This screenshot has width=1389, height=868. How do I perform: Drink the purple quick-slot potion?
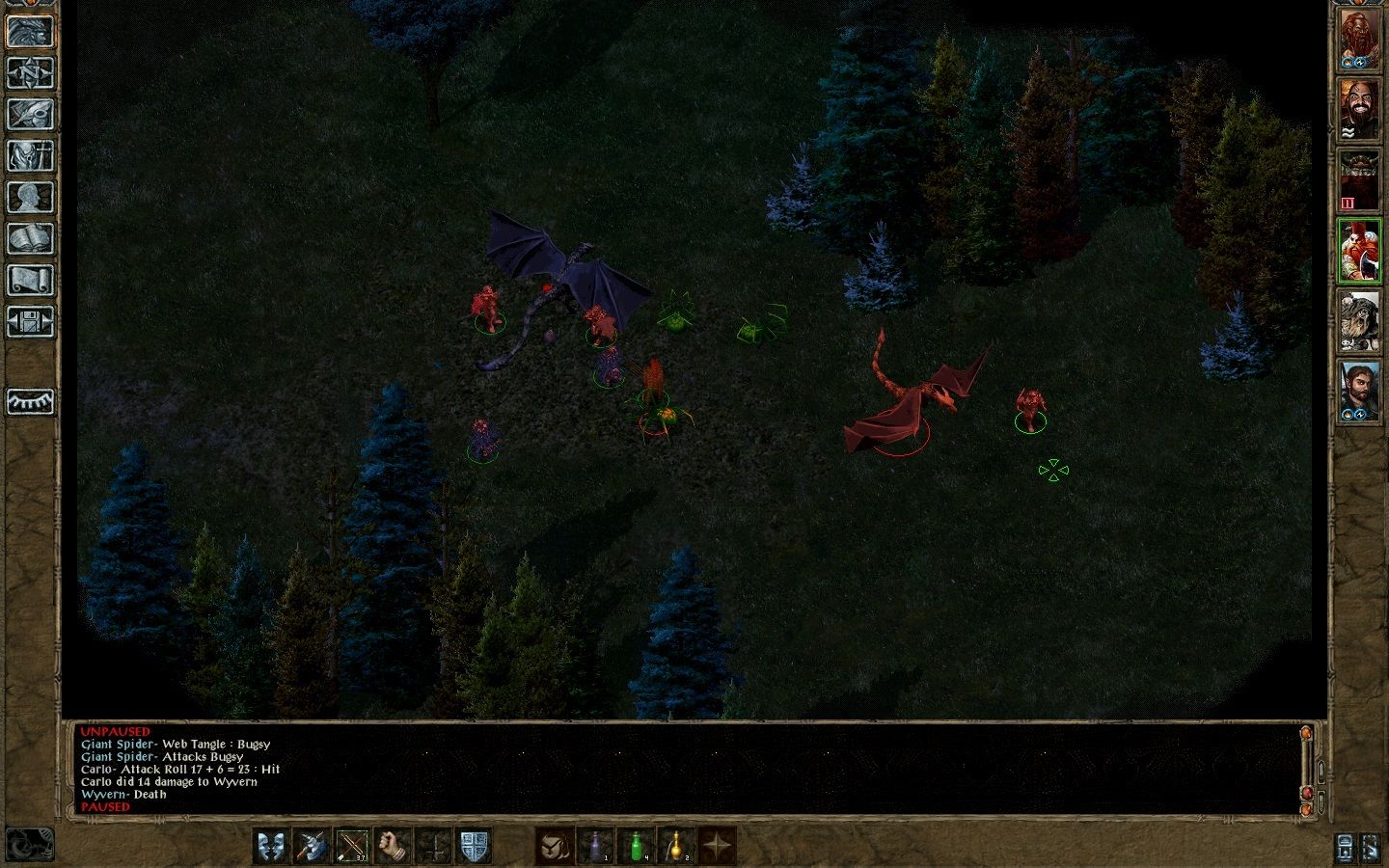click(x=597, y=847)
